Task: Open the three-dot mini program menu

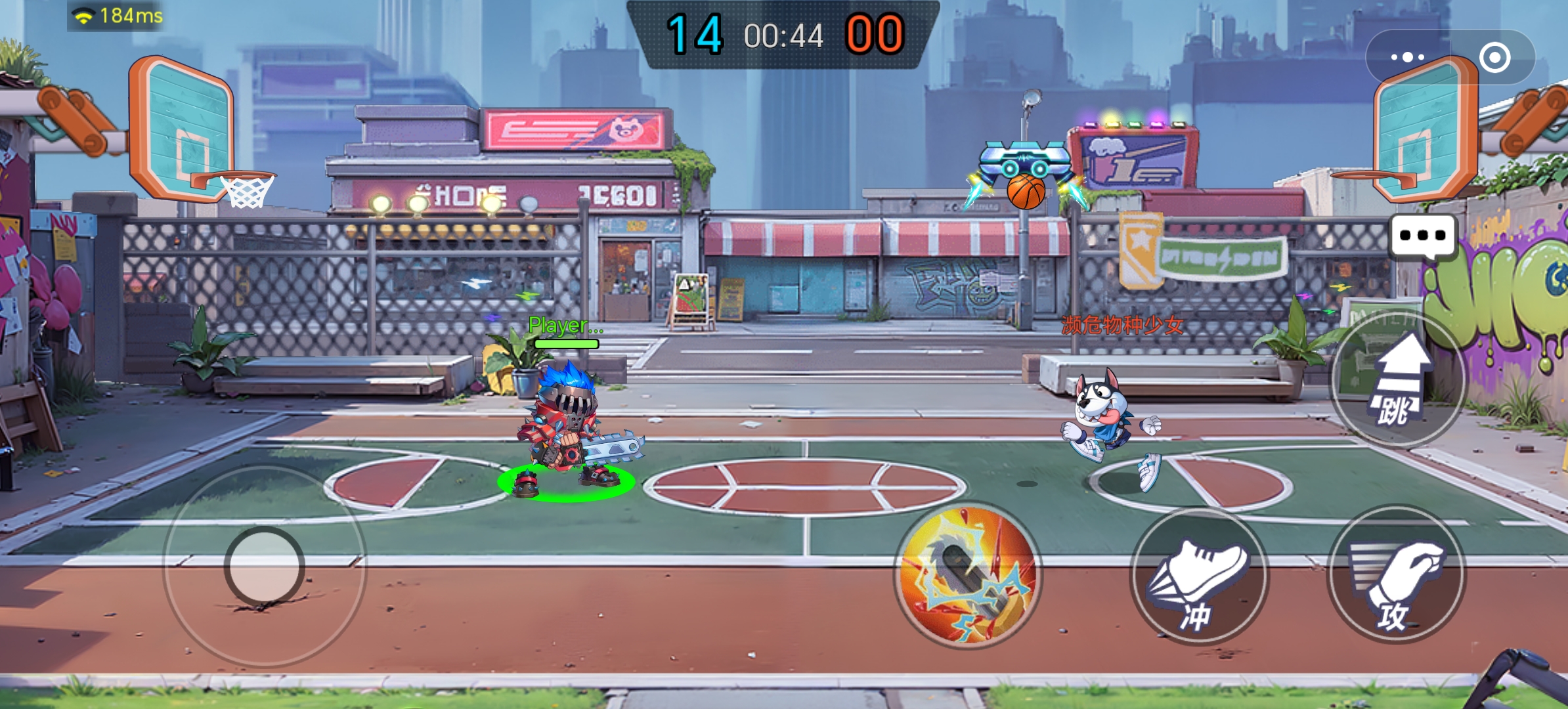Action: [x=1407, y=58]
